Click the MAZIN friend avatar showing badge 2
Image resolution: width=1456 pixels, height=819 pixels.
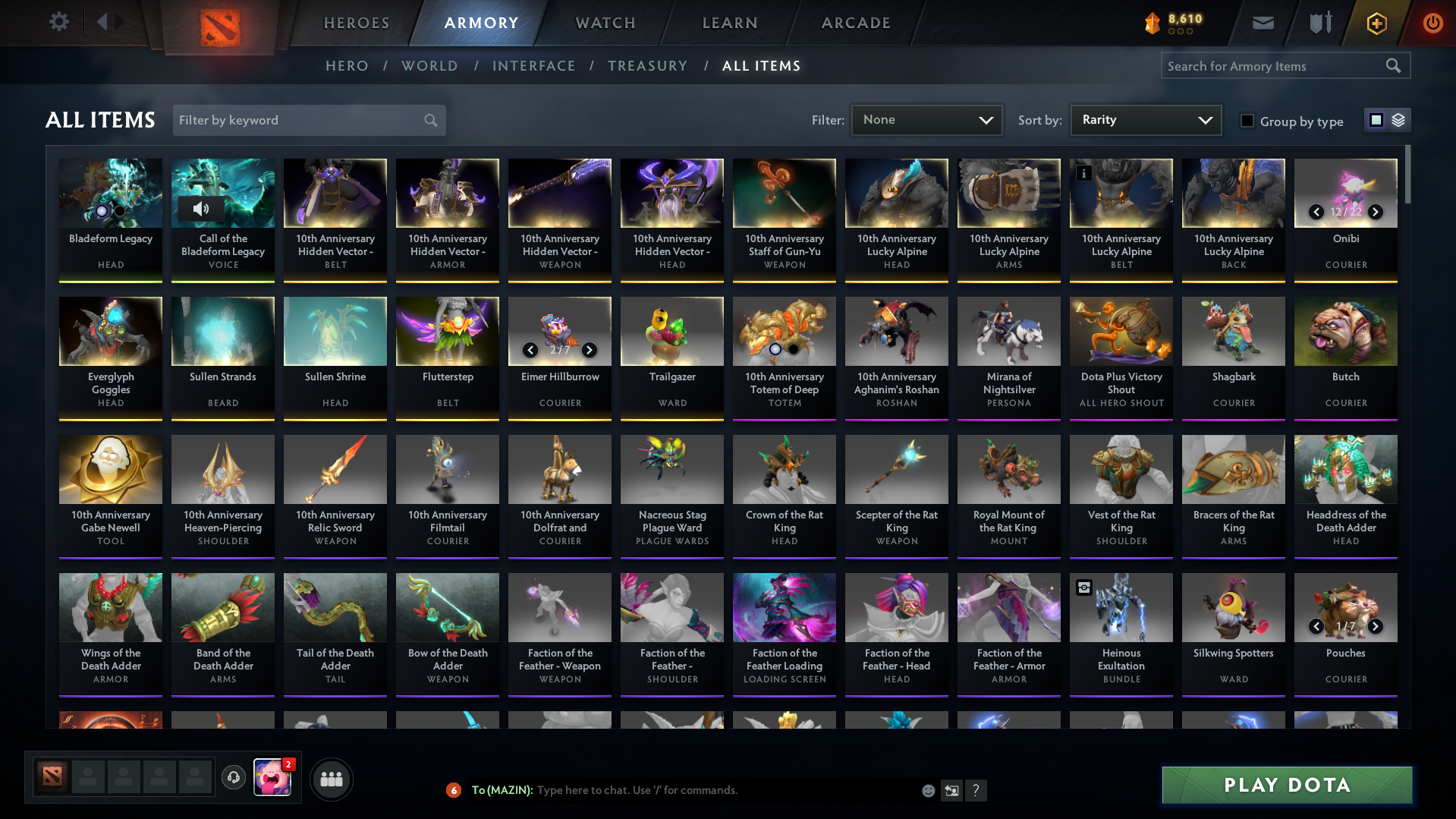coord(273,779)
